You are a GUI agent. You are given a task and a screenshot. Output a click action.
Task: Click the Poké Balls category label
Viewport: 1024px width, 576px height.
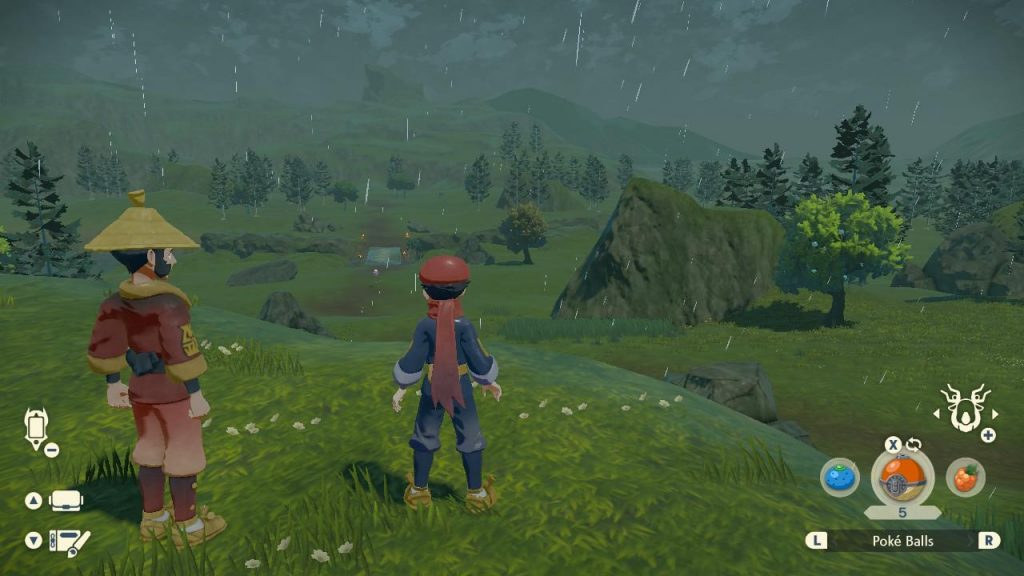coord(902,540)
